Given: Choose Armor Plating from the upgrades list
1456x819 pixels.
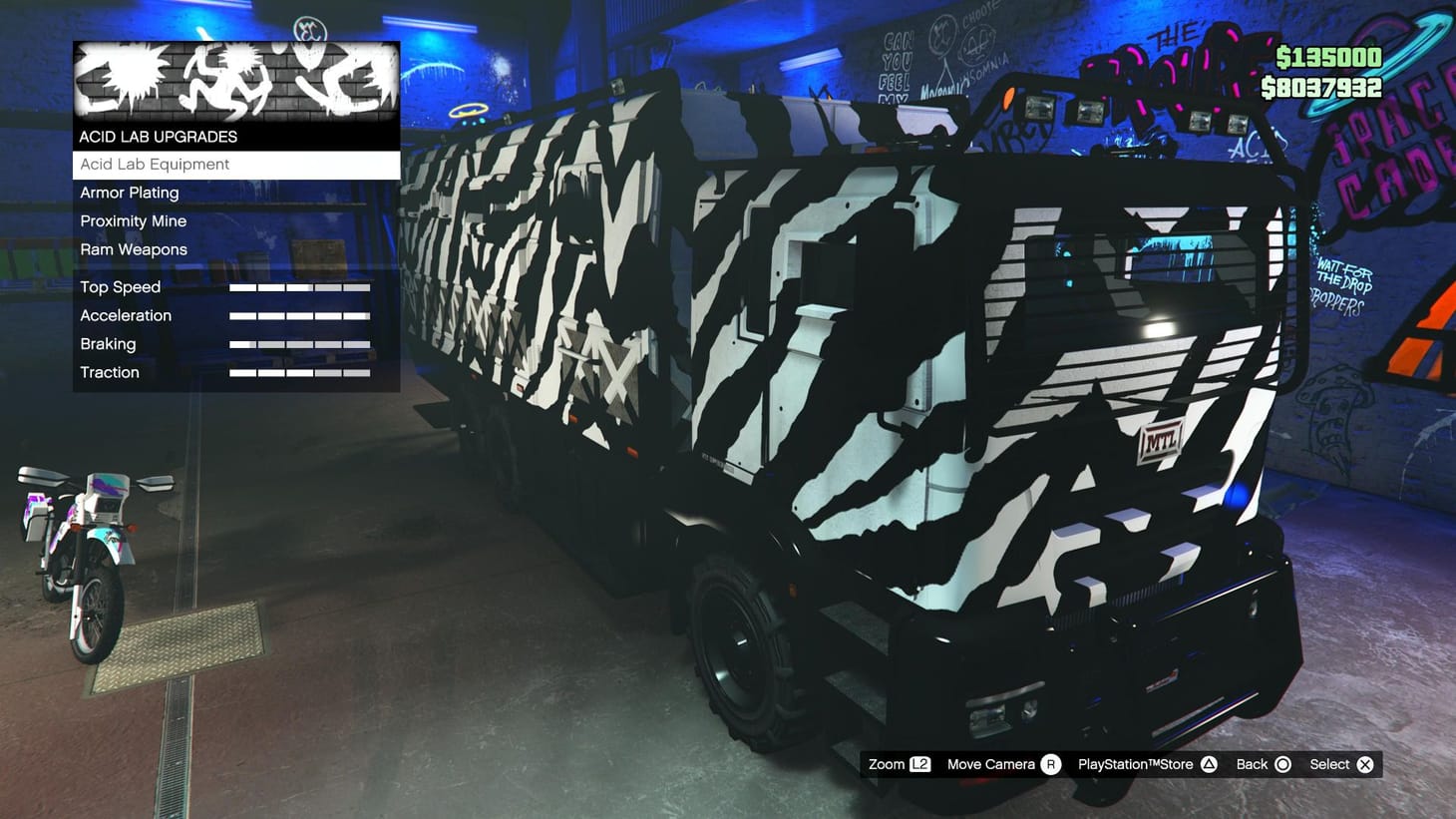Looking at the screenshot, I should pyautogui.click(x=129, y=193).
